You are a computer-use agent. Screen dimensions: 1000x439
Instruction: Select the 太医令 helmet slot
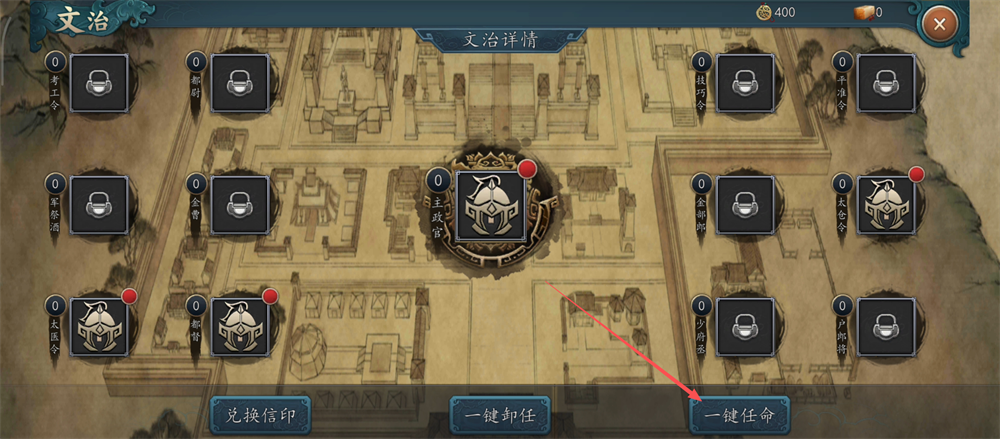99,326
